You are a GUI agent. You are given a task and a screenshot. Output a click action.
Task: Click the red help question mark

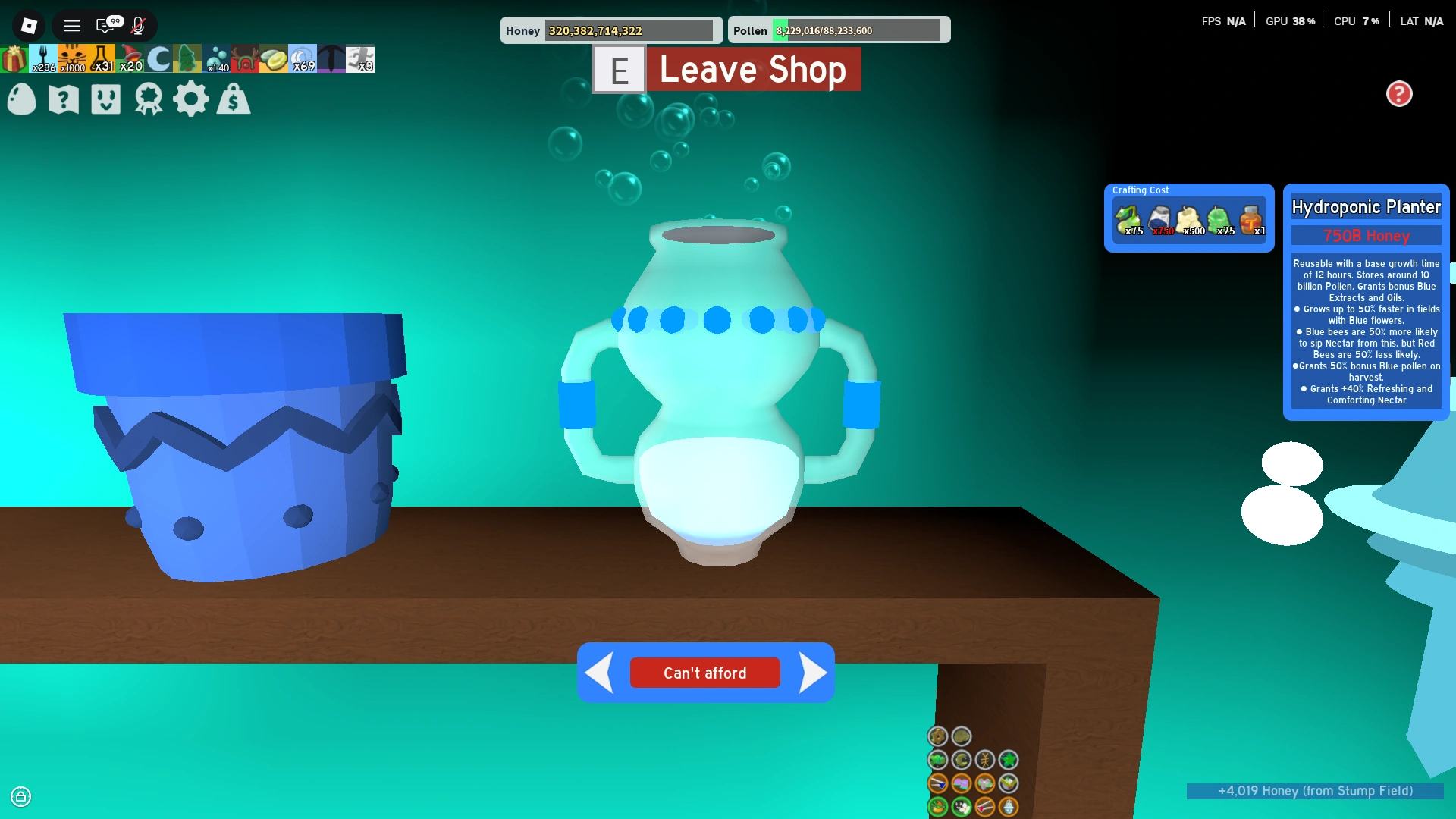1400,94
